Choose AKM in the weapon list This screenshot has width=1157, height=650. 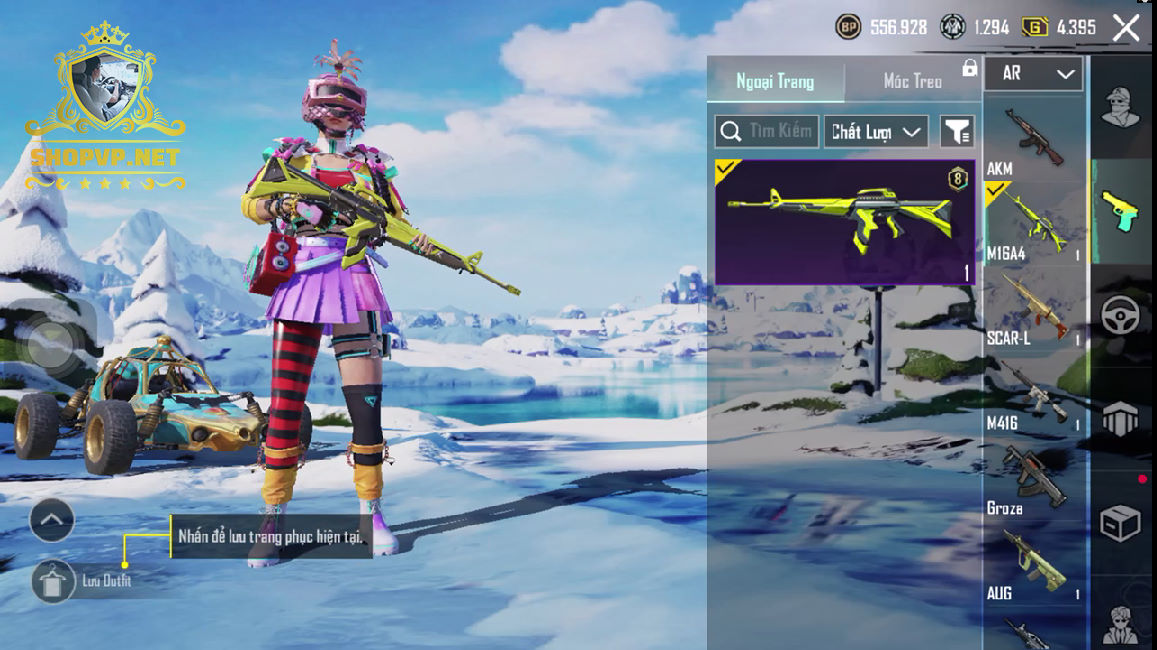[1034, 140]
